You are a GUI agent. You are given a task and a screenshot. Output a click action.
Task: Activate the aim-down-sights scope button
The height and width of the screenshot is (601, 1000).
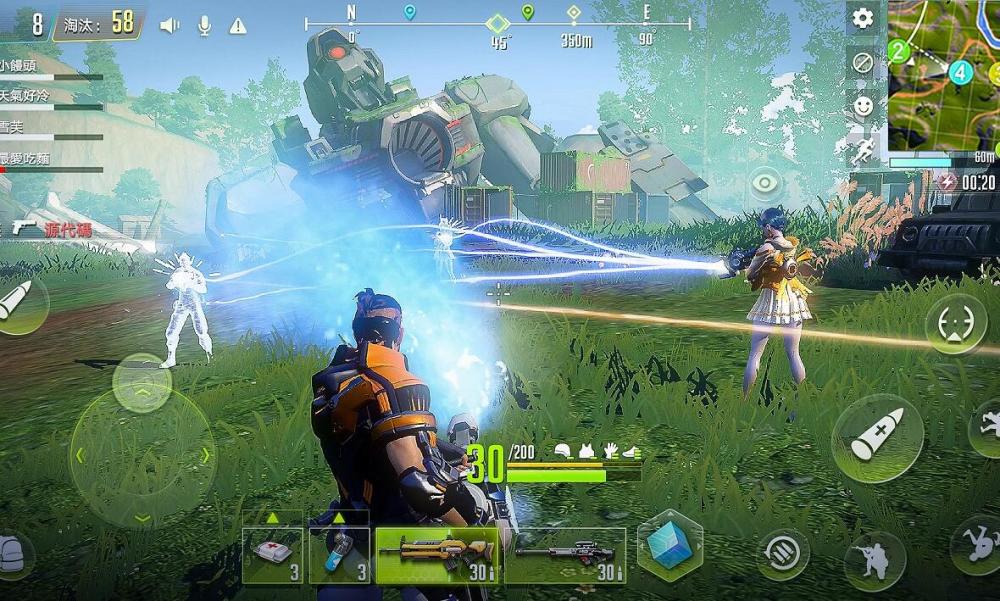click(955, 324)
